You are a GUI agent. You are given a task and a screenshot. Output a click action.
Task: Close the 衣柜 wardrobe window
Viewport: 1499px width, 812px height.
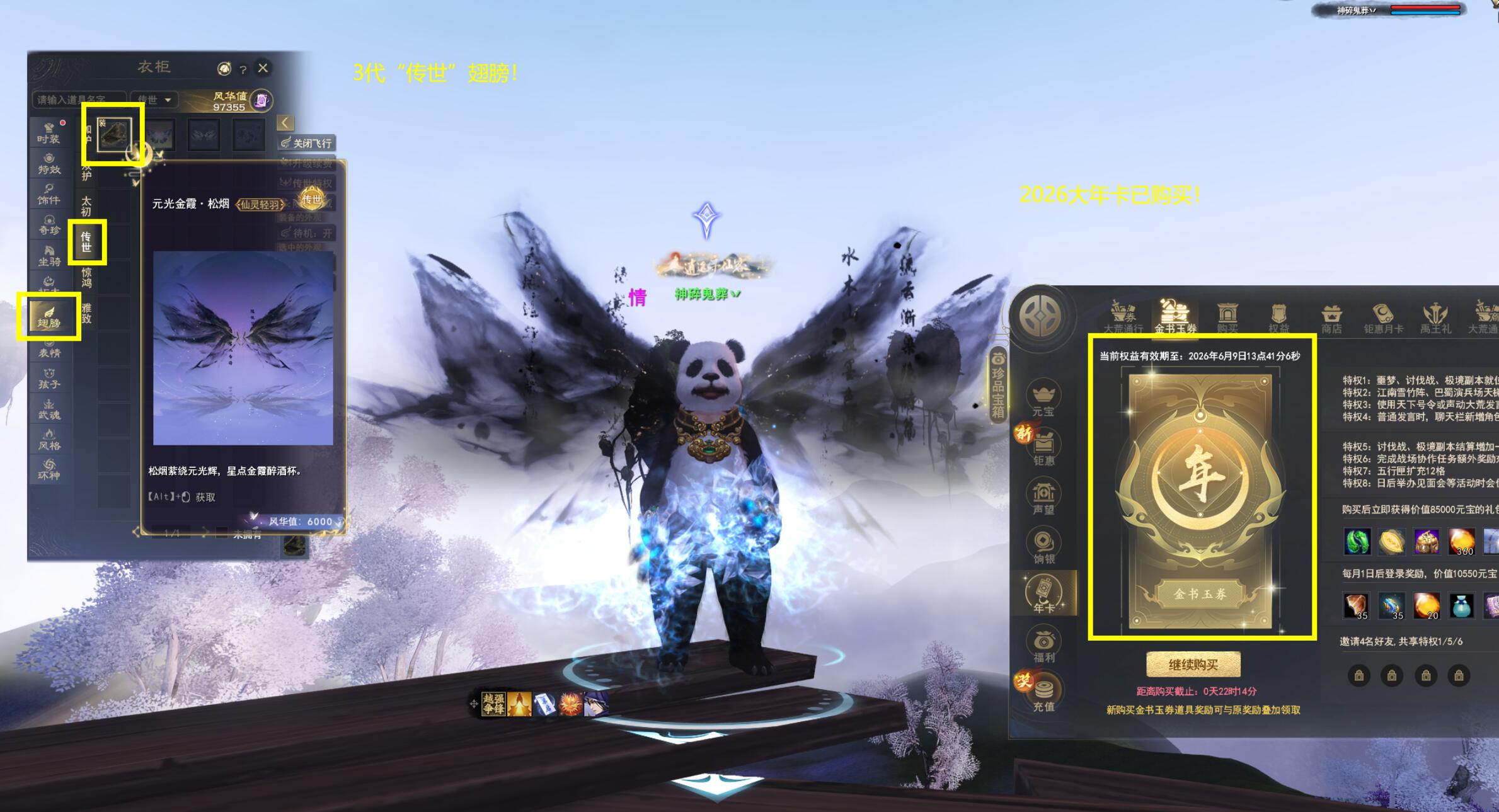[263, 67]
